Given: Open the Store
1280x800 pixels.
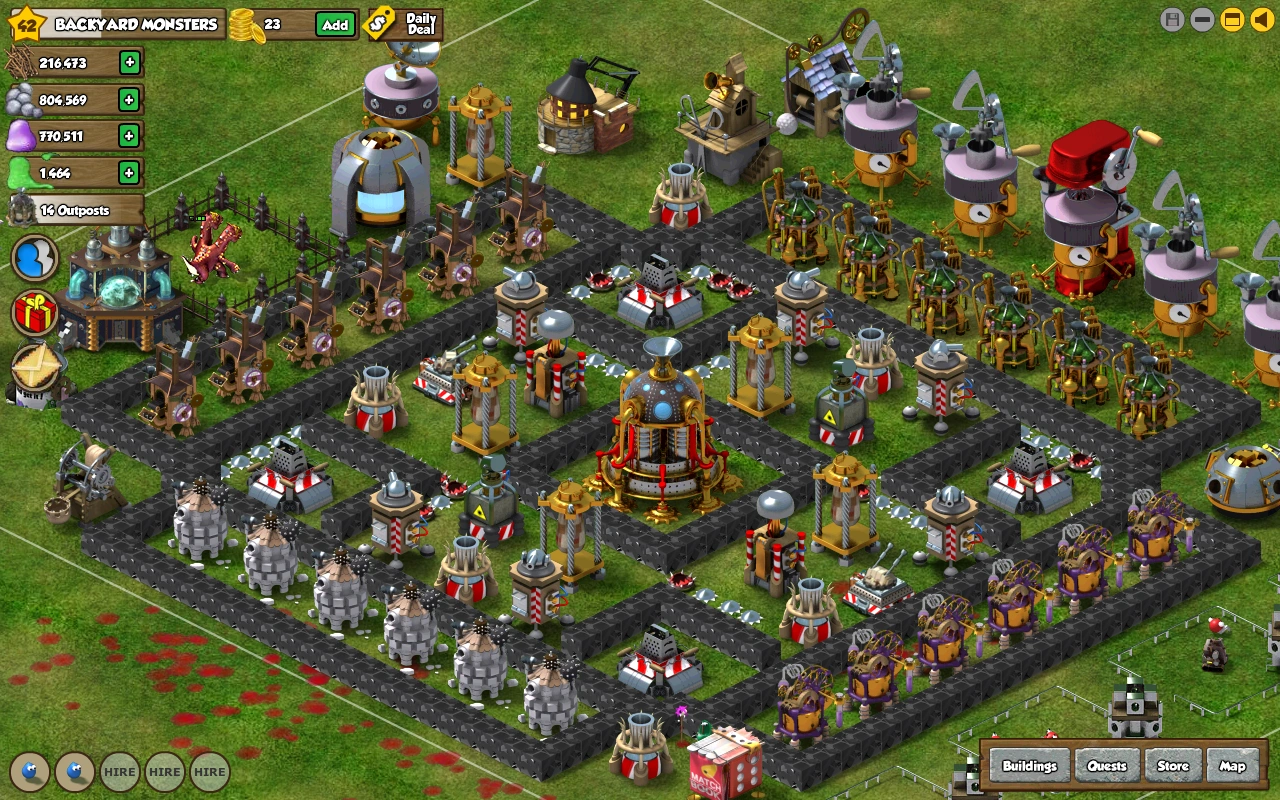Looking at the screenshot, I should 1172,765.
